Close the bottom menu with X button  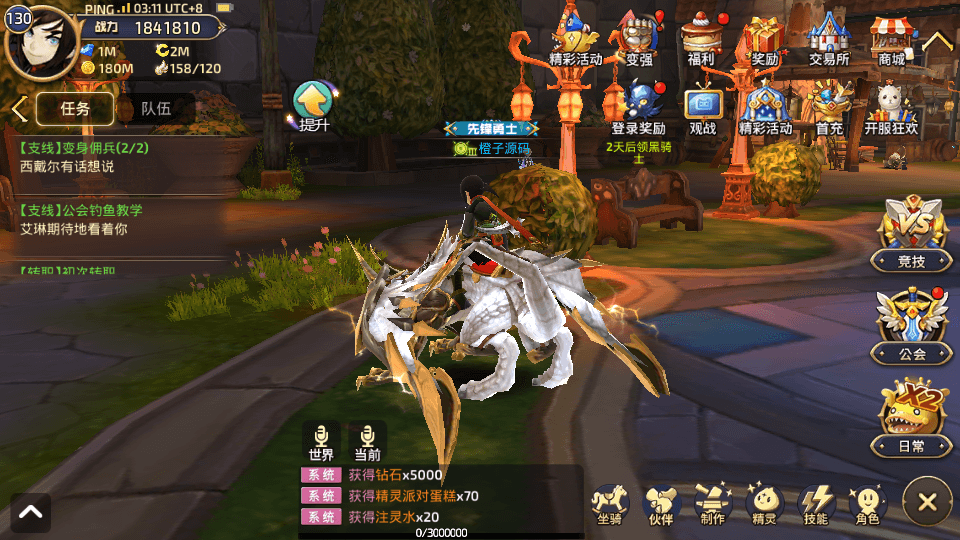pyautogui.click(x=927, y=502)
